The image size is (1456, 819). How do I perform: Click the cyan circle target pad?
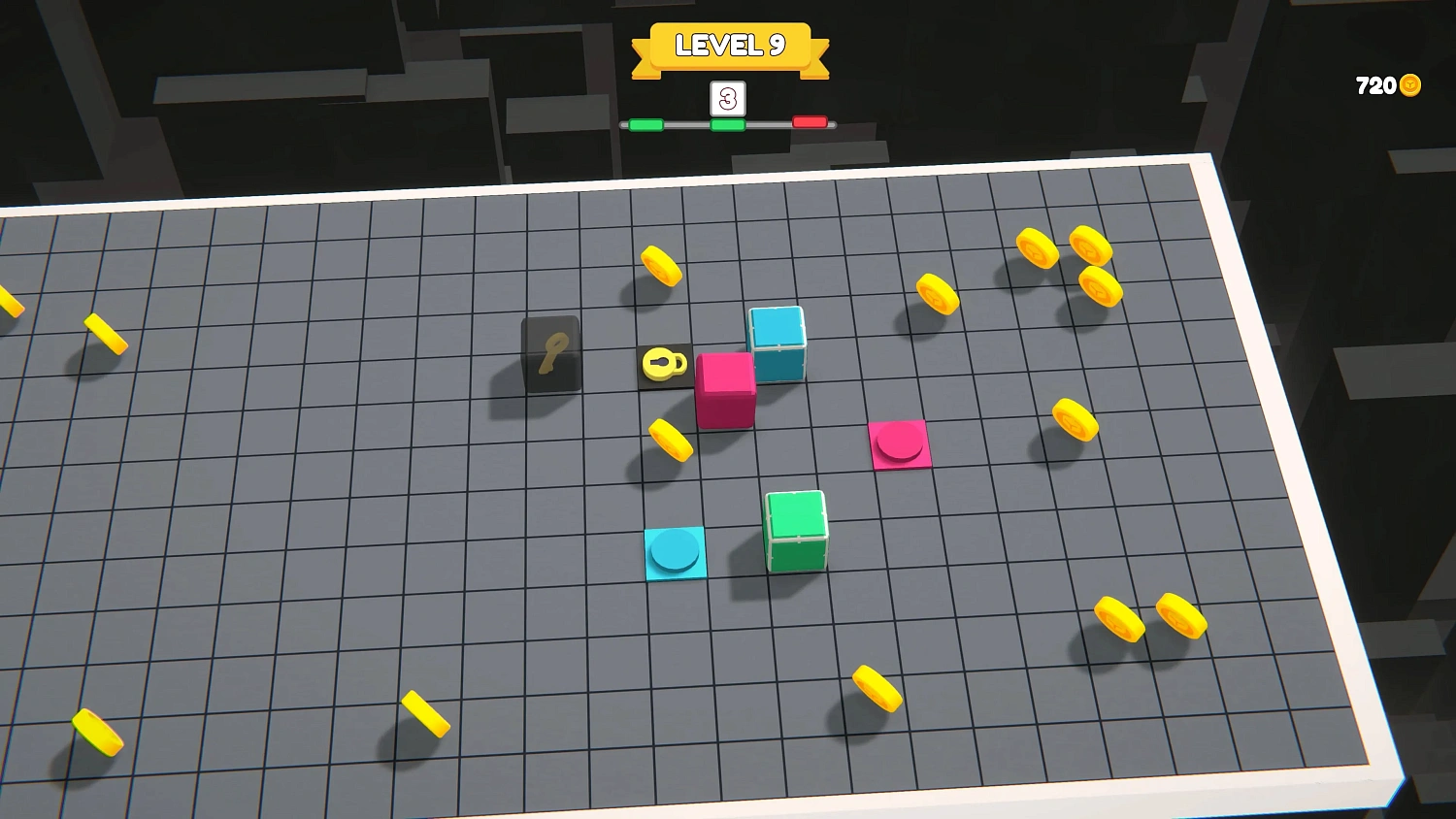tap(677, 550)
